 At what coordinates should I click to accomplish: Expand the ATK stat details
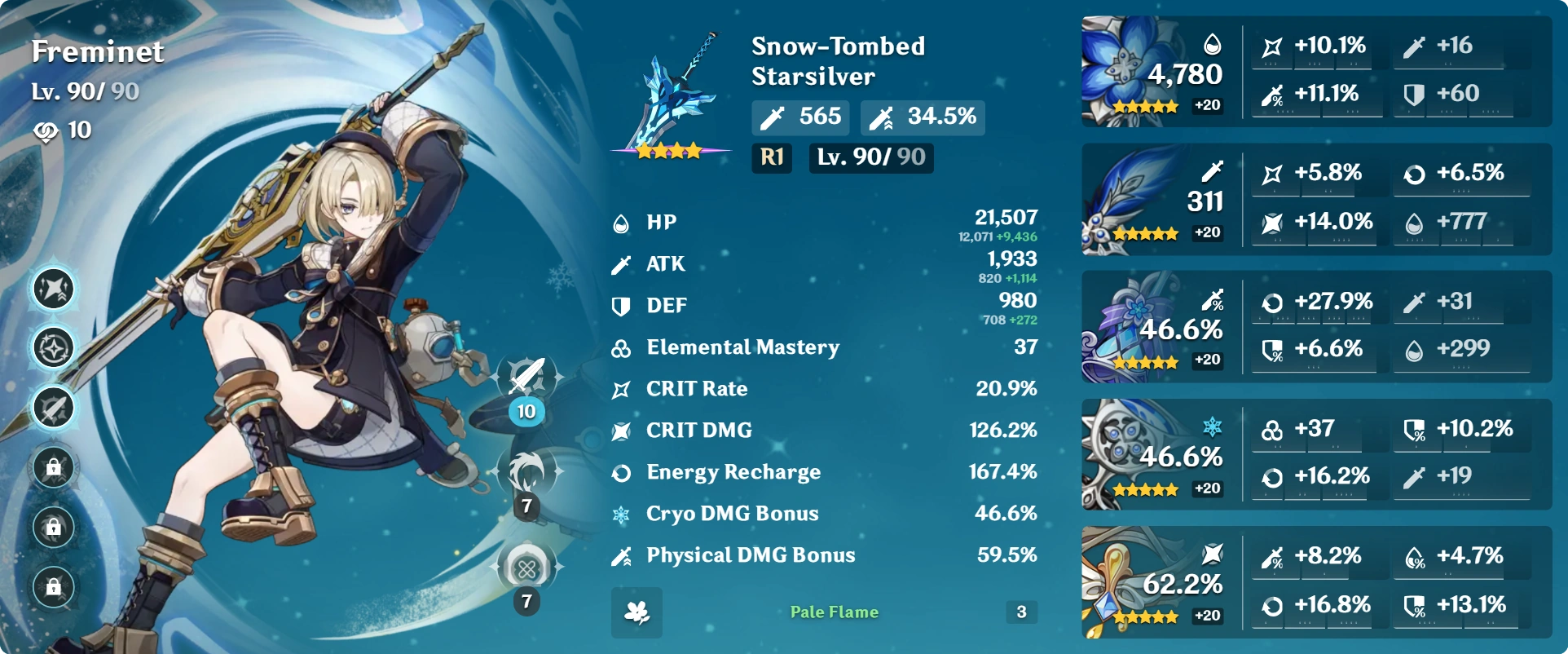(823, 265)
